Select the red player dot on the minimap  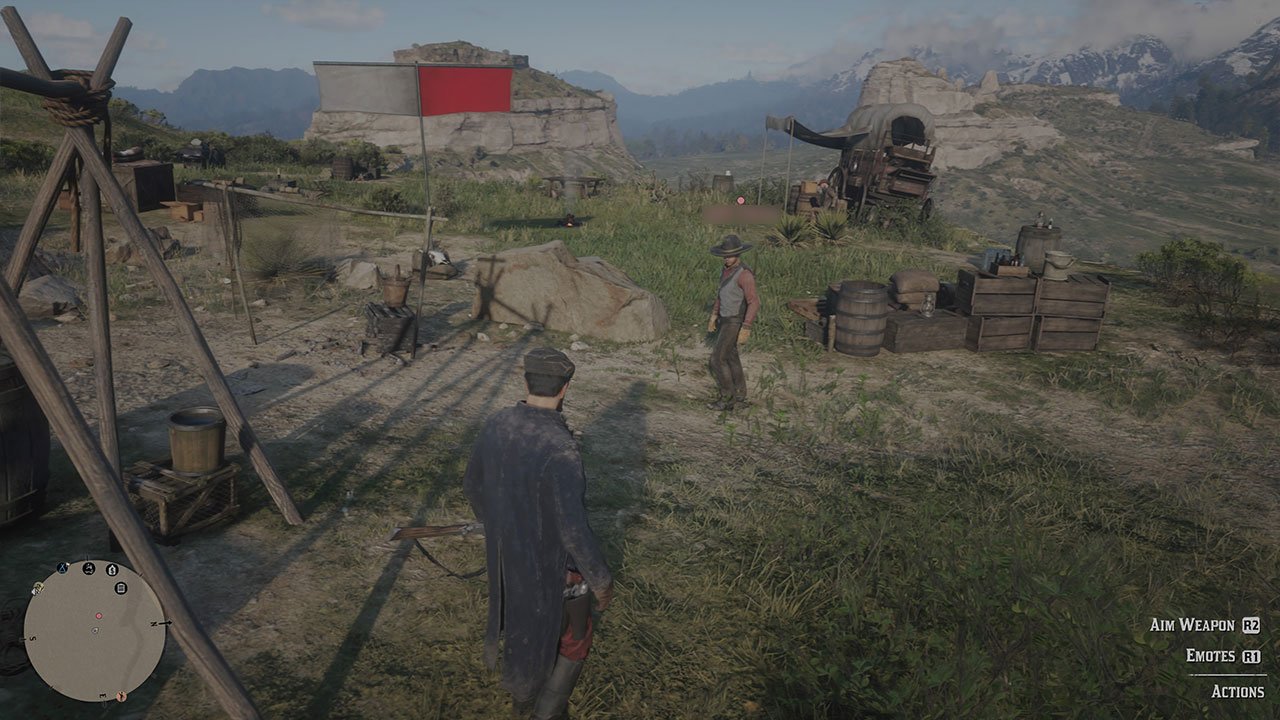pyautogui.click(x=99, y=616)
